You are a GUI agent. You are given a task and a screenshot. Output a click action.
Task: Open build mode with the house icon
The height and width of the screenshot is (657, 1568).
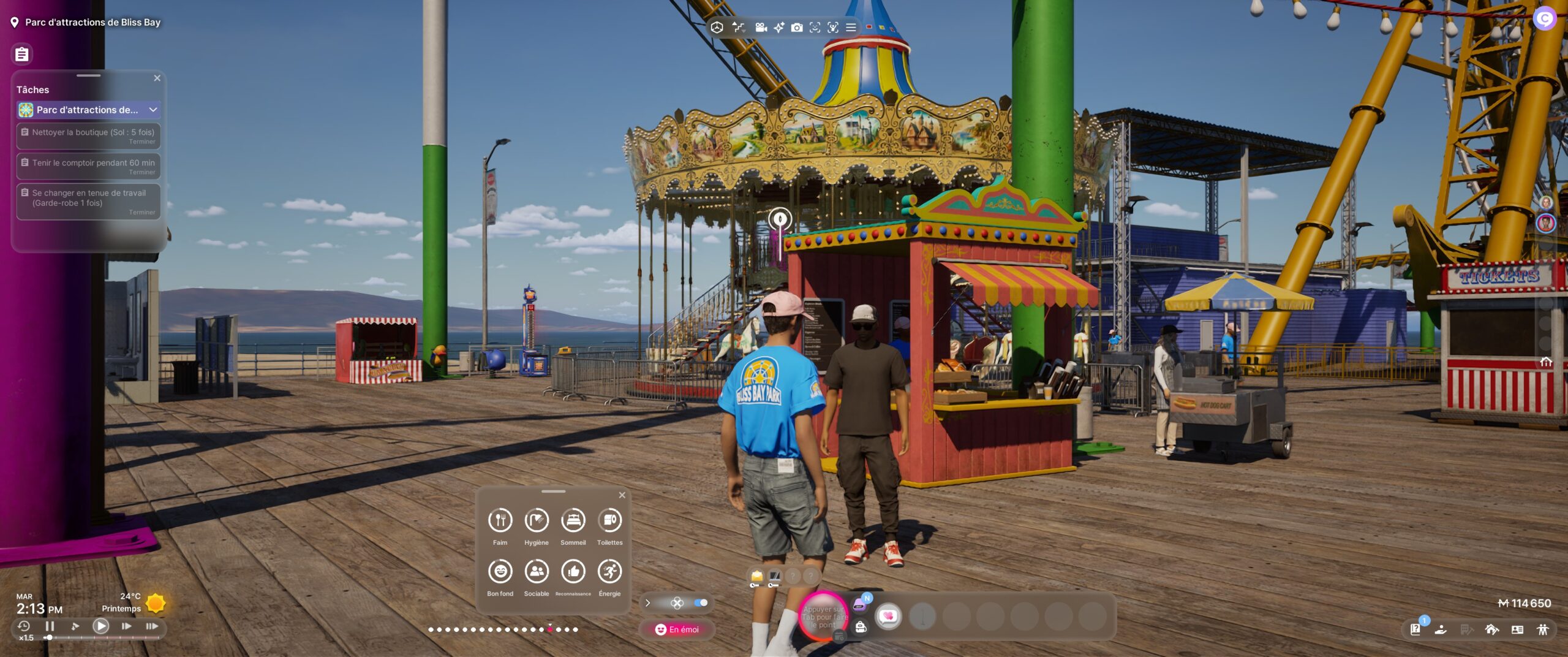click(1491, 629)
